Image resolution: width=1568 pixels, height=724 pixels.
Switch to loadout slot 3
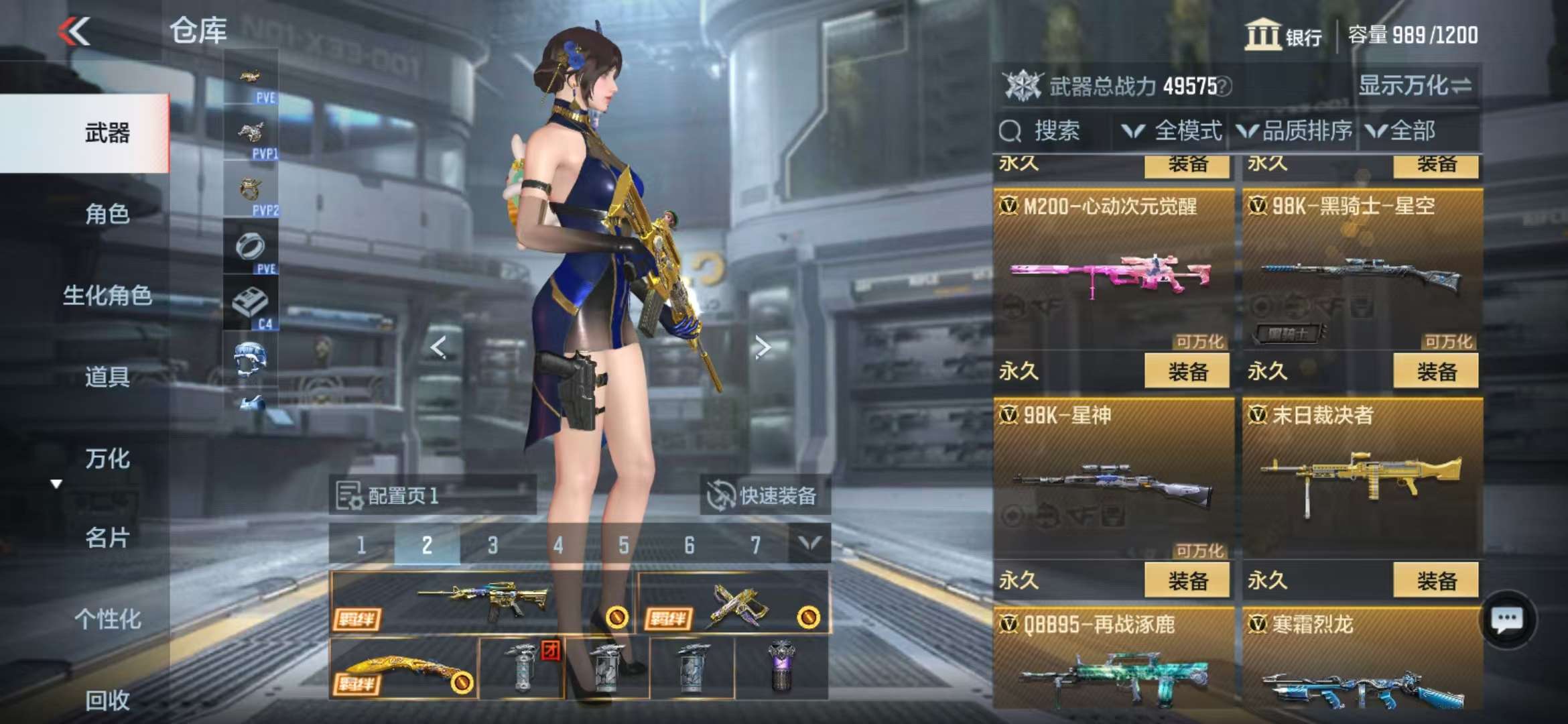(x=493, y=545)
